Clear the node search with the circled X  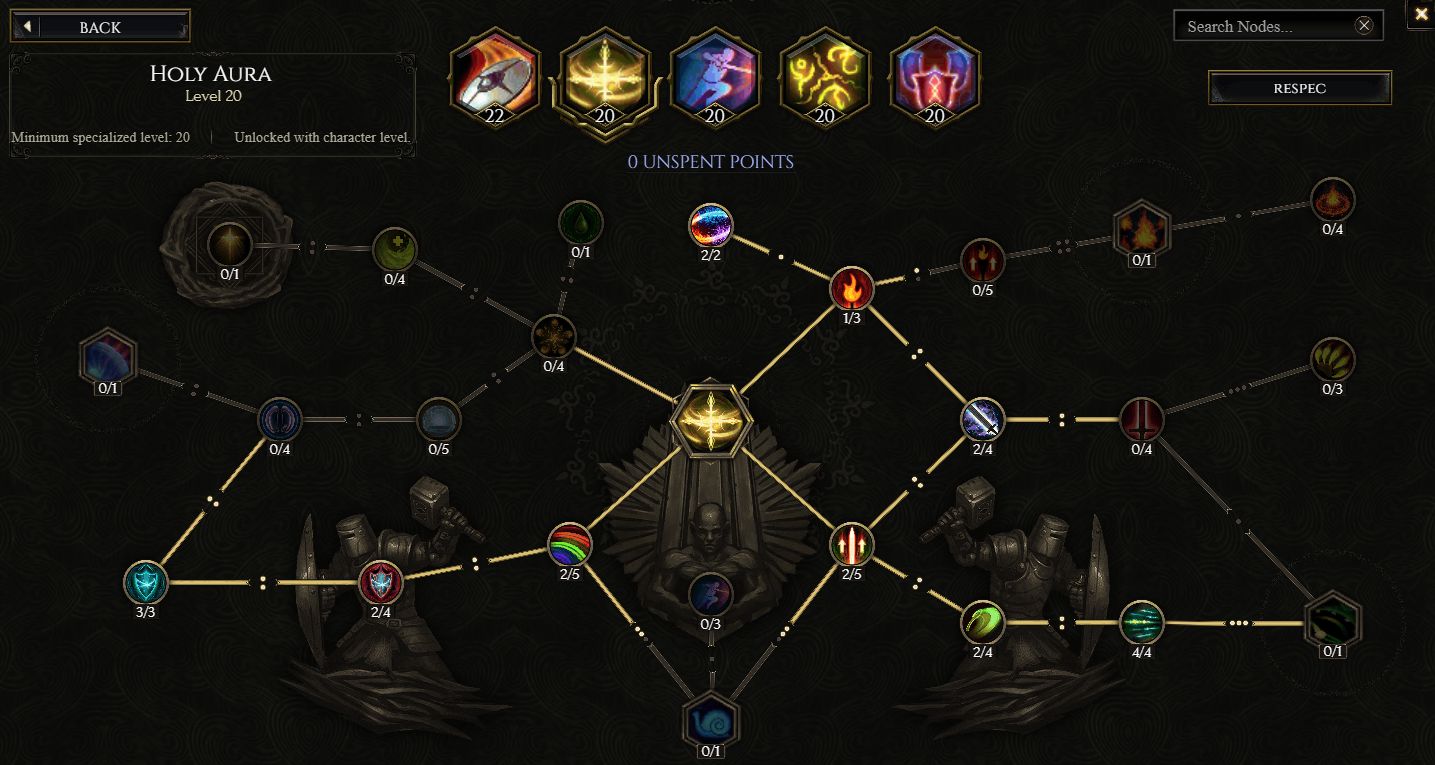[x=1364, y=25]
